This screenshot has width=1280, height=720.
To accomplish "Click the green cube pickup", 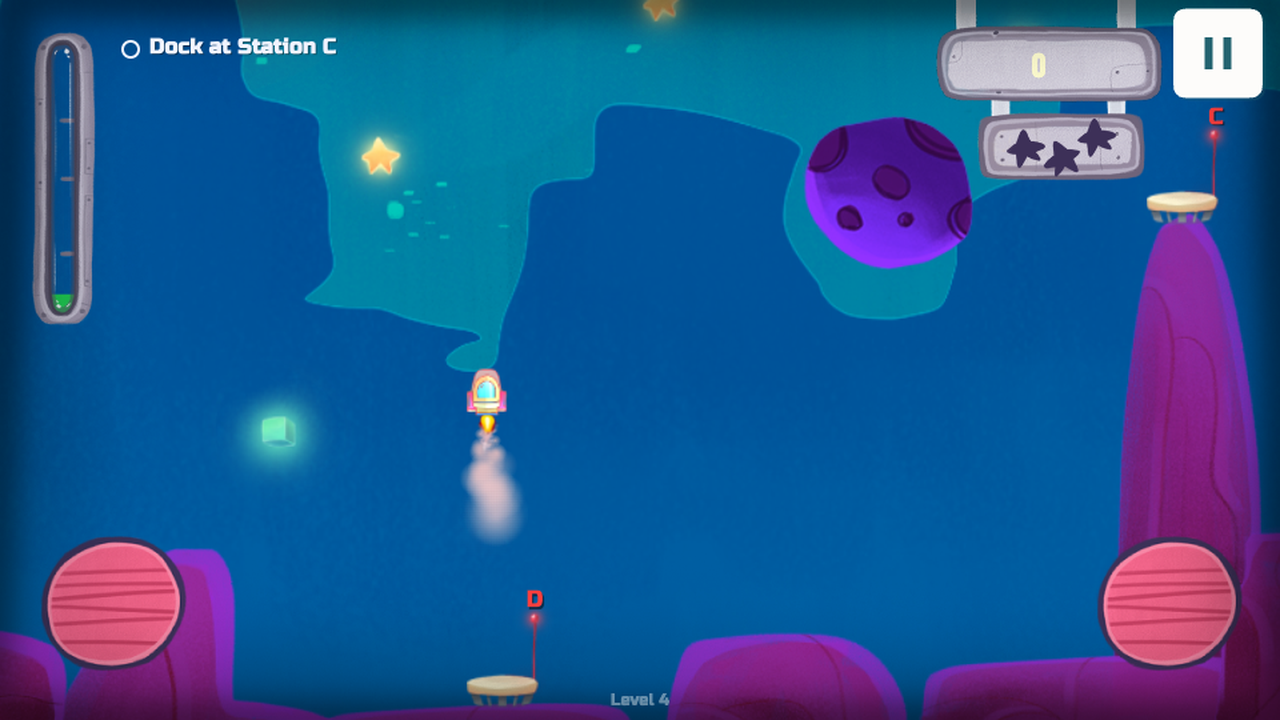I will pyautogui.click(x=280, y=428).
